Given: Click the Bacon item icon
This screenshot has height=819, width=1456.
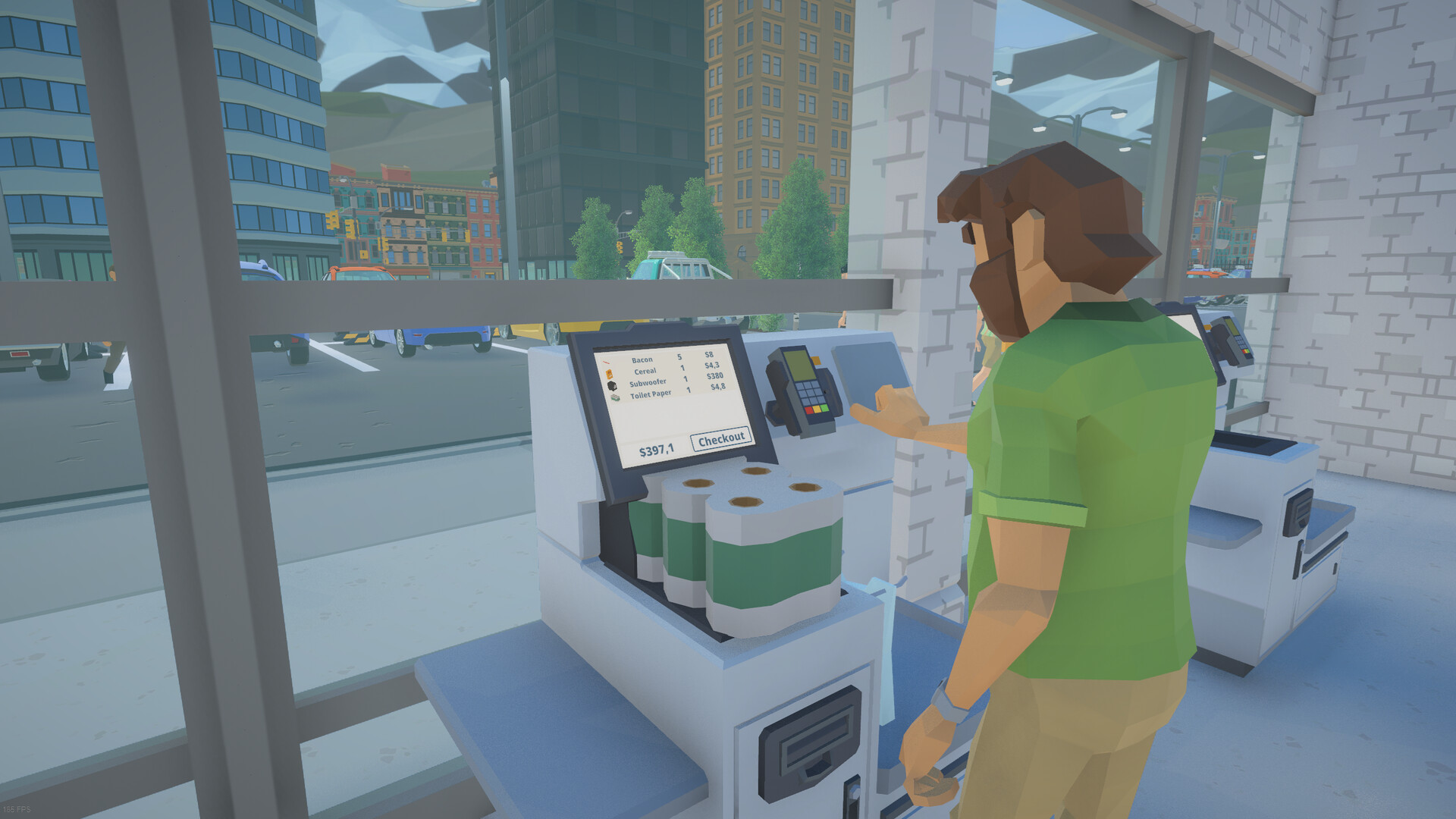Looking at the screenshot, I should click(x=606, y=362).
